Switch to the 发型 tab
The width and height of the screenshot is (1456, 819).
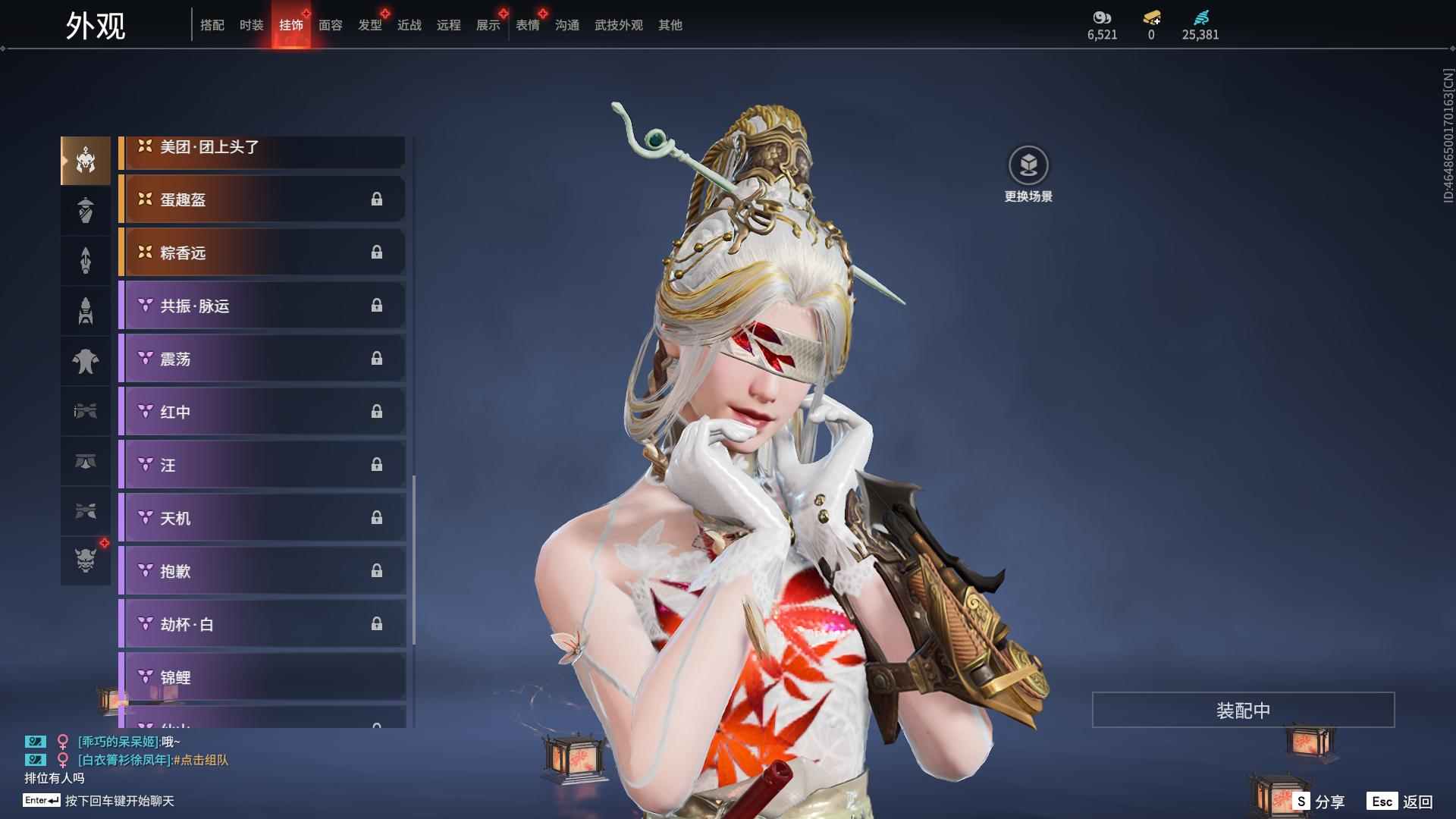click(369, 25)
